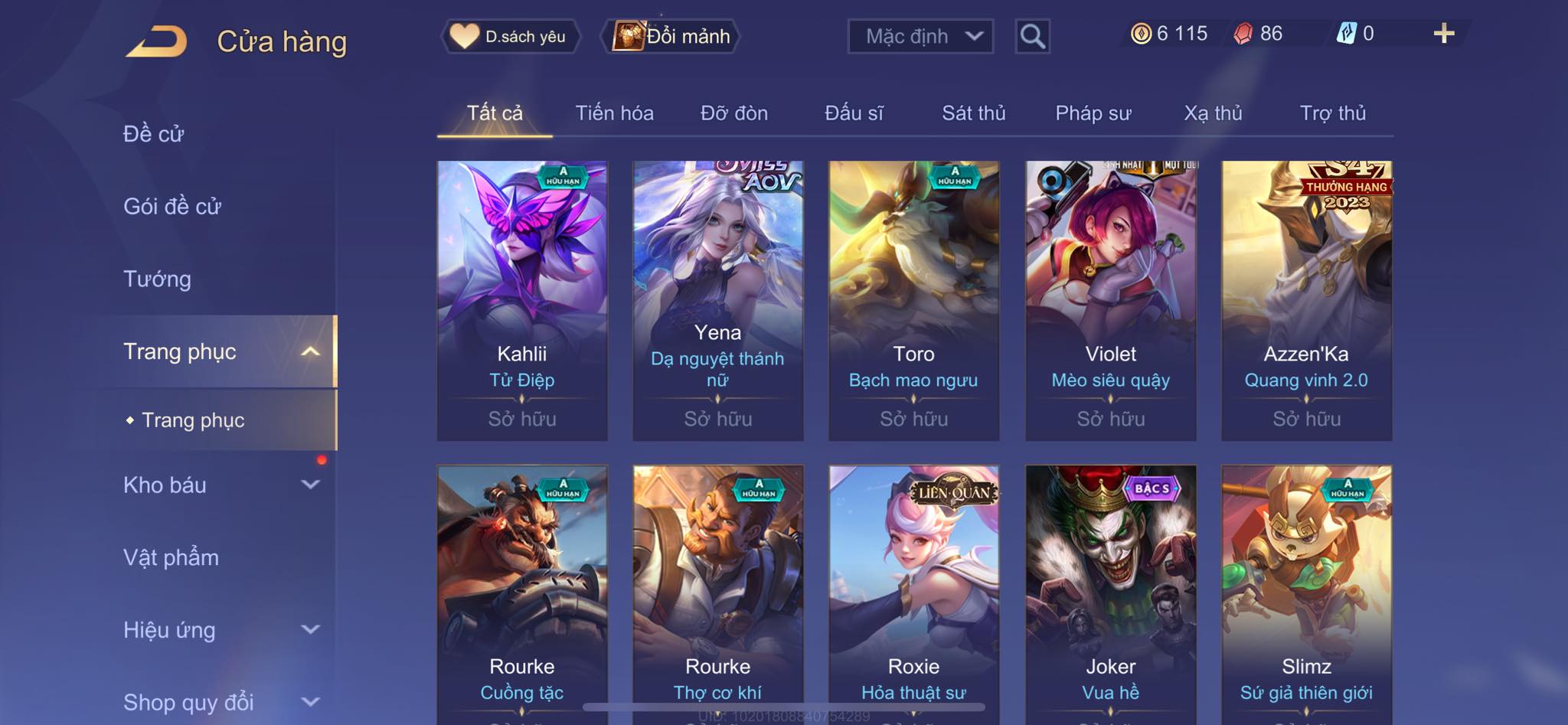Viewport: 1568px width, 725px height.
Task: Open the D.sách yêu wishlist
Action: click(510, 36)
